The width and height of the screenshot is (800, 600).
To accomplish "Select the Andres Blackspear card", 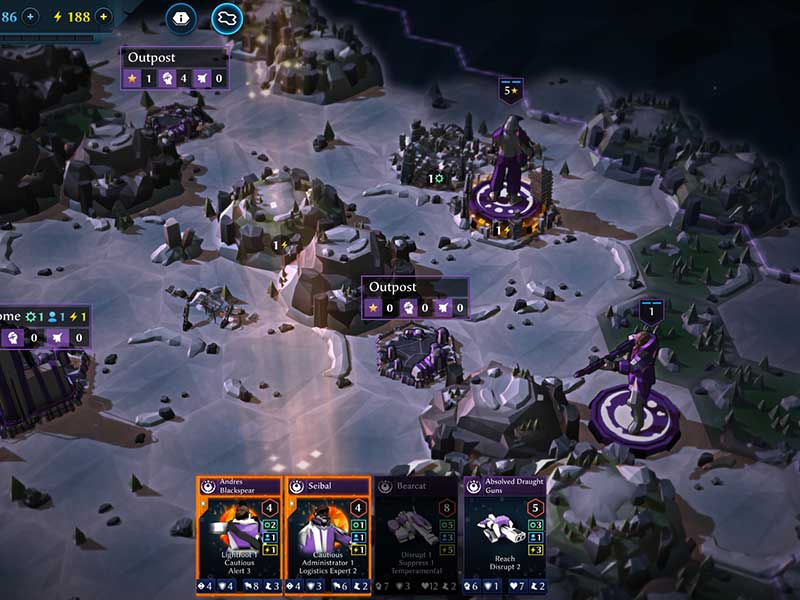I will point(240,535).
